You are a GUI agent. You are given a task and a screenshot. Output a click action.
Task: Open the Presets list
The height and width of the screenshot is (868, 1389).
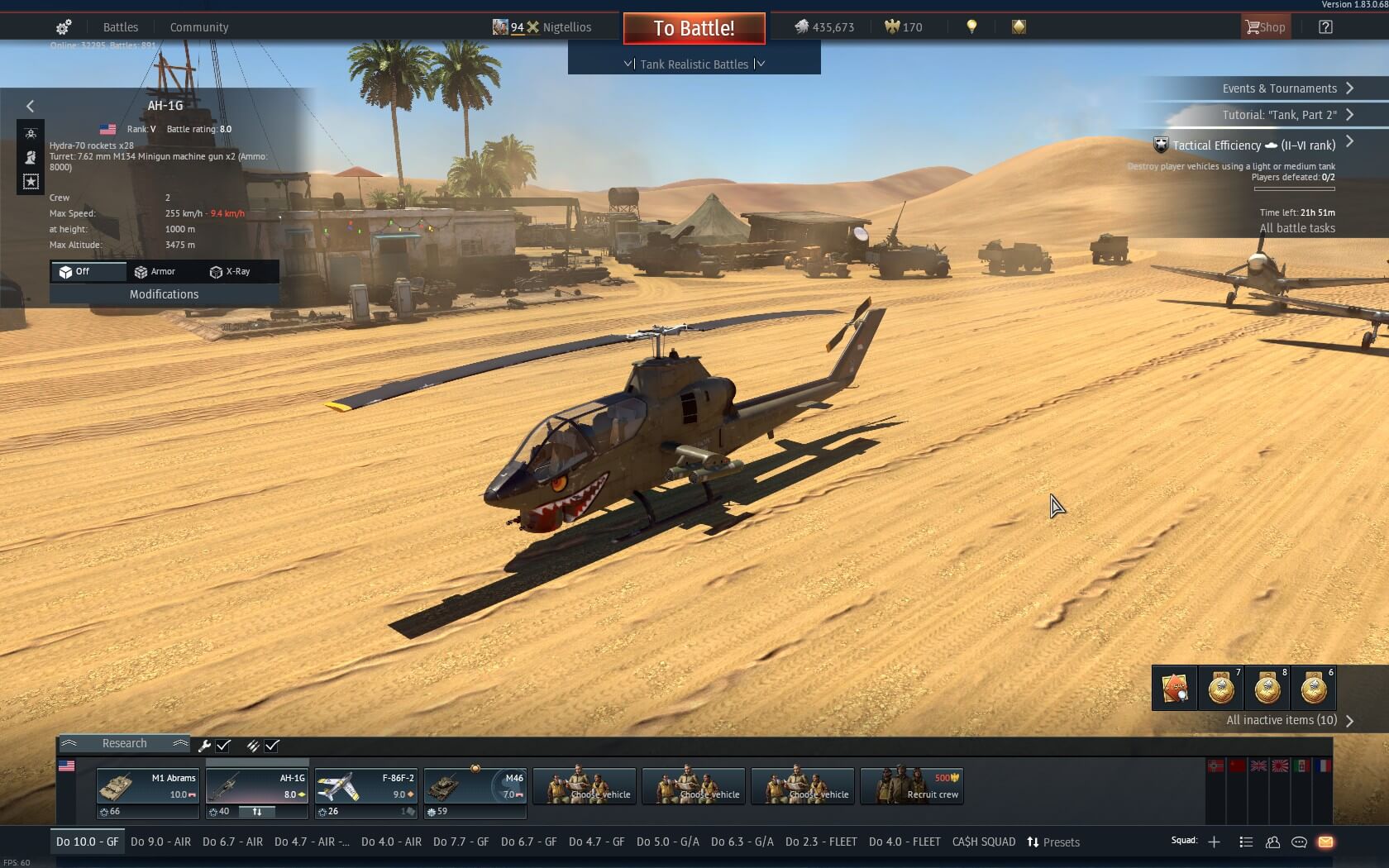[1053, 842]
